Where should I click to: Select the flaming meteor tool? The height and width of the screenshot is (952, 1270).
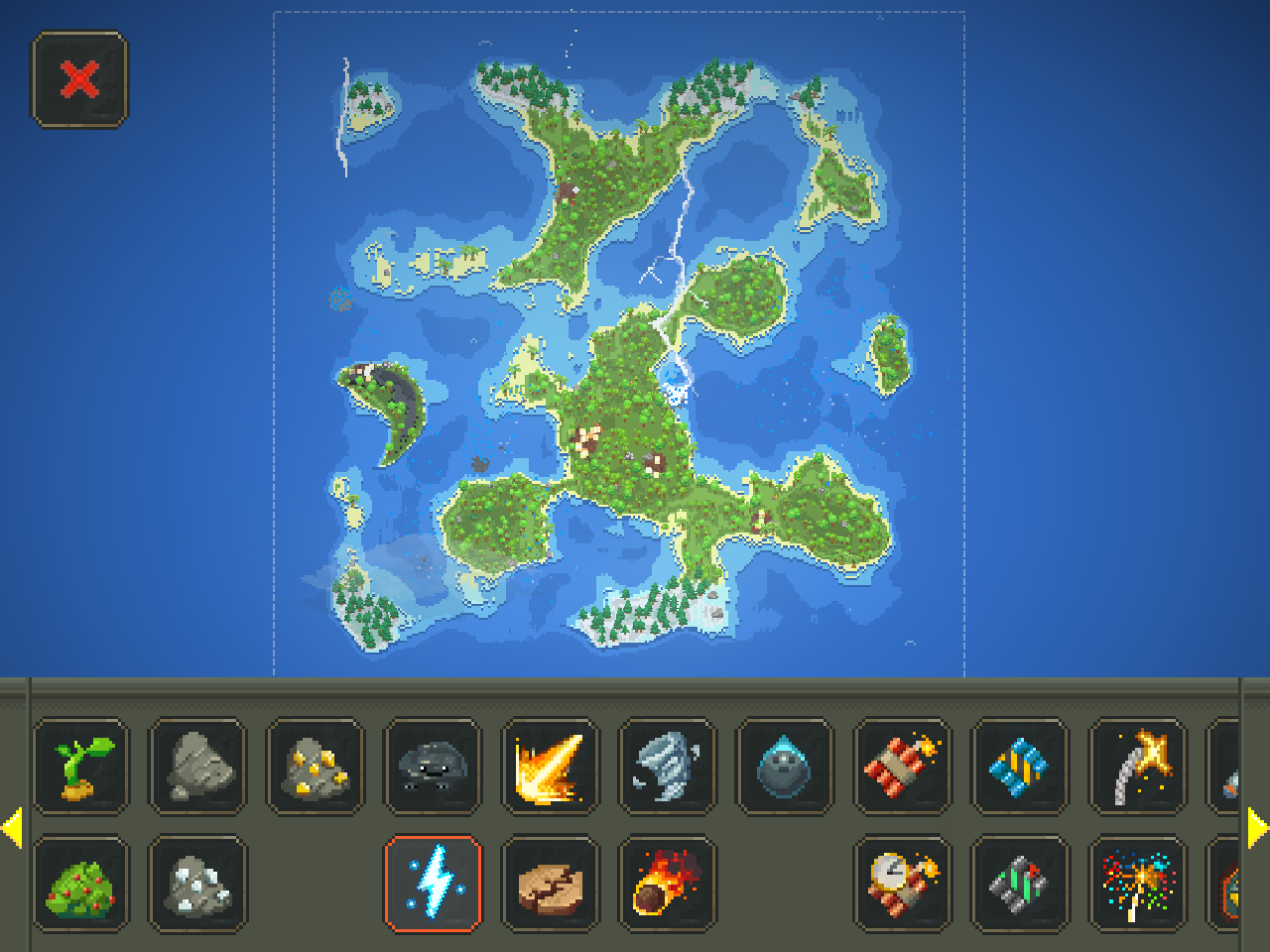coord(669,886)
